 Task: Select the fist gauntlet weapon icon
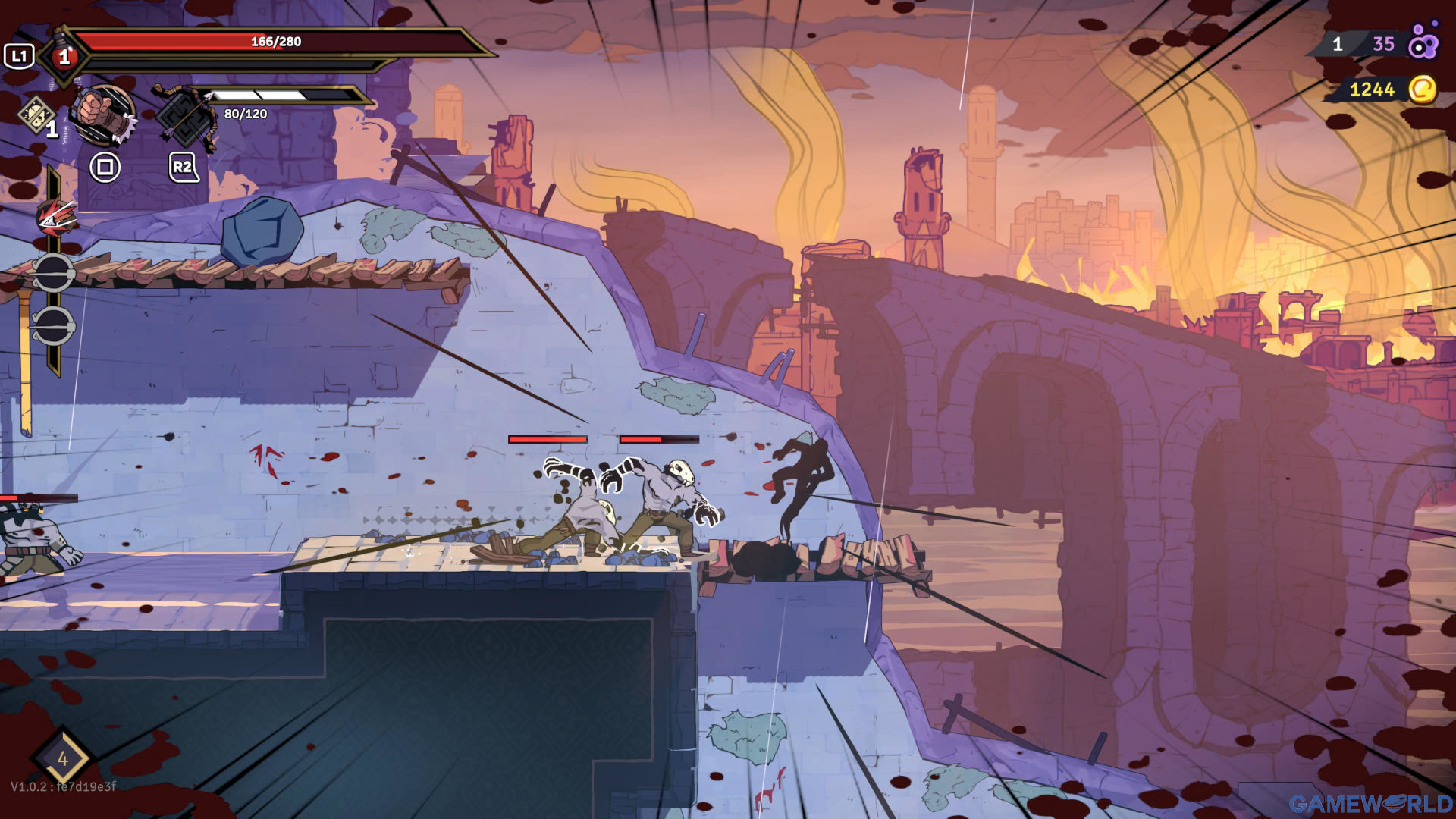[x=104, y=115]
